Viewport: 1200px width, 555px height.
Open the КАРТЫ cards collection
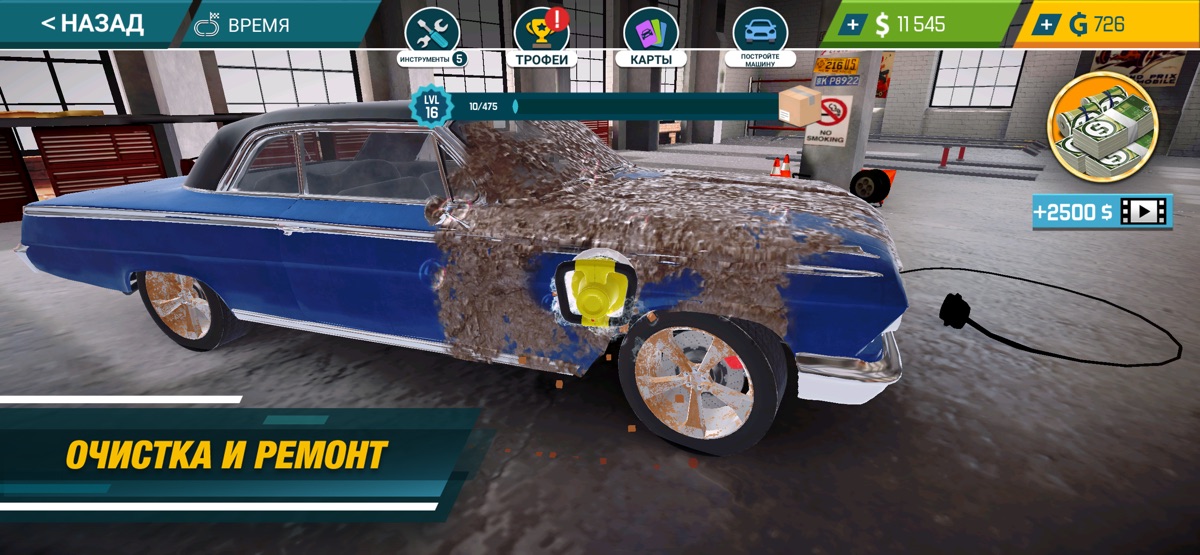(650, 35)
